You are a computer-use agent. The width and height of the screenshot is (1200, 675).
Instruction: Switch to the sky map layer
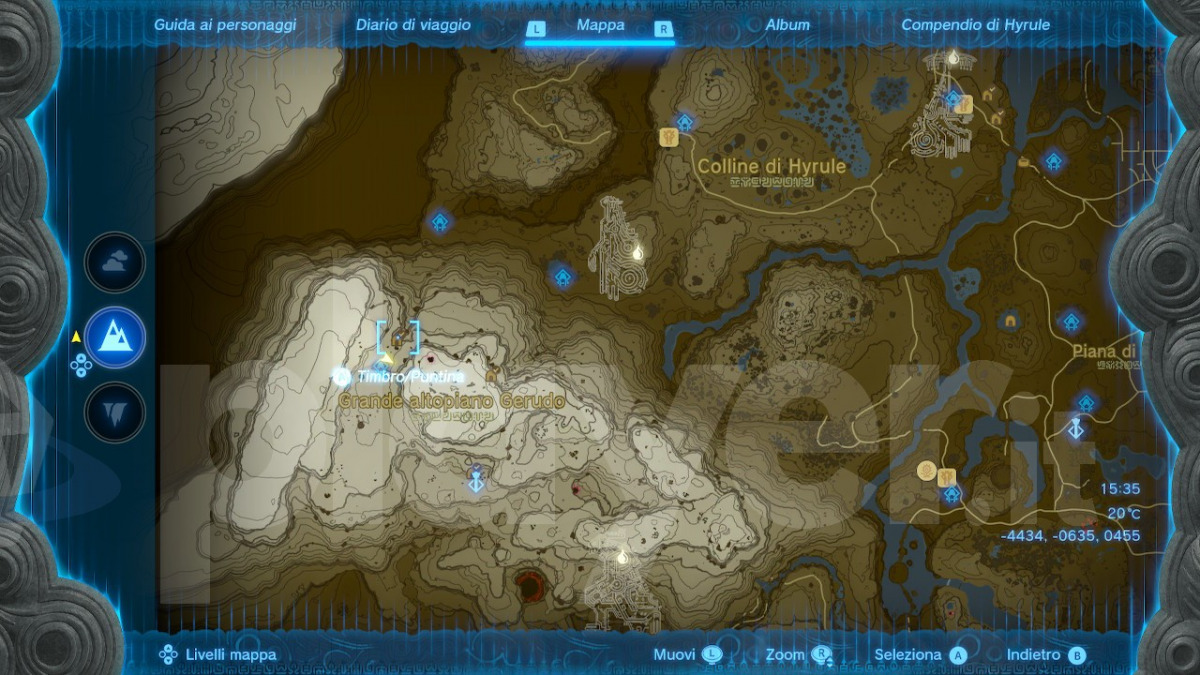point(115,262)
